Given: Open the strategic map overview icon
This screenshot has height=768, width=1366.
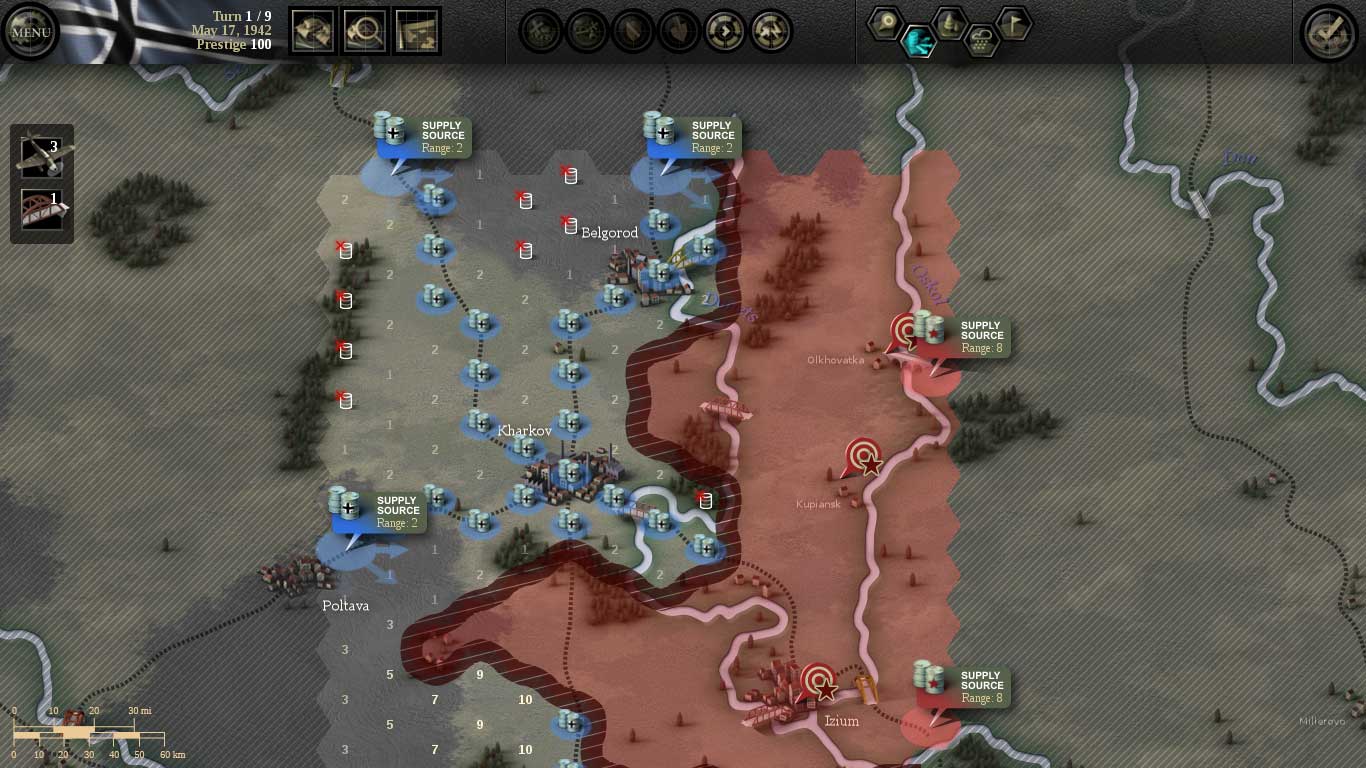Looking at the screenshot, I should click(x=417, y=30).
